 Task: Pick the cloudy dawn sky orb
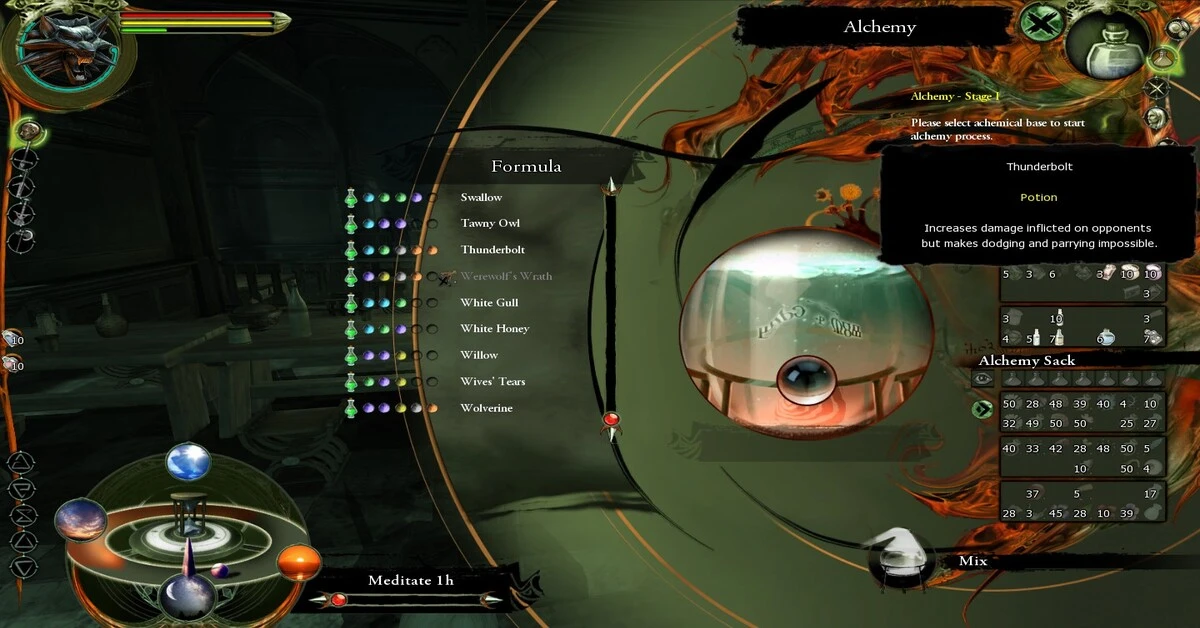pyautogui.click(x=80, y=520)
